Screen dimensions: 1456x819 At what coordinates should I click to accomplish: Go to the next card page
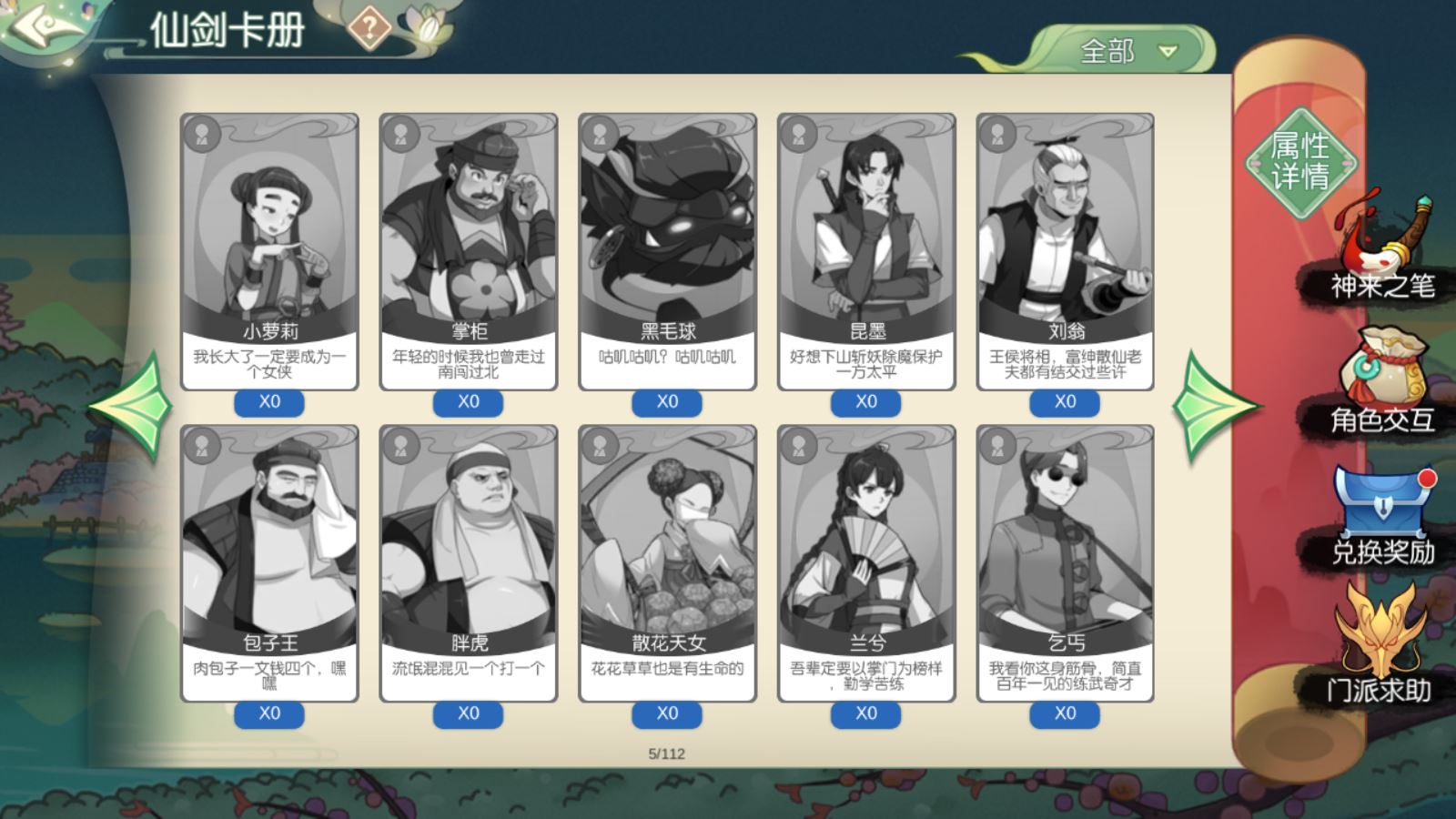click(x=1214, y=406)
